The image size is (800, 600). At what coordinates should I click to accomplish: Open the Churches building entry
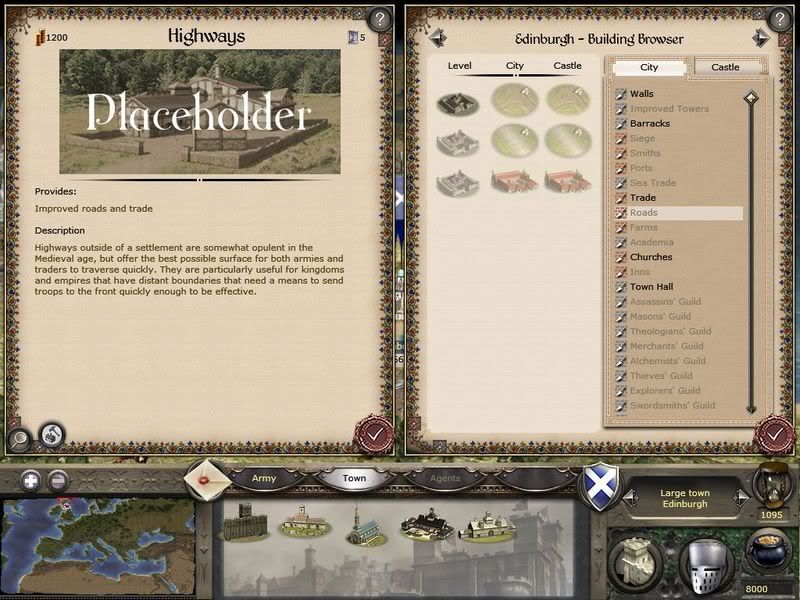[x=651, y=257]
